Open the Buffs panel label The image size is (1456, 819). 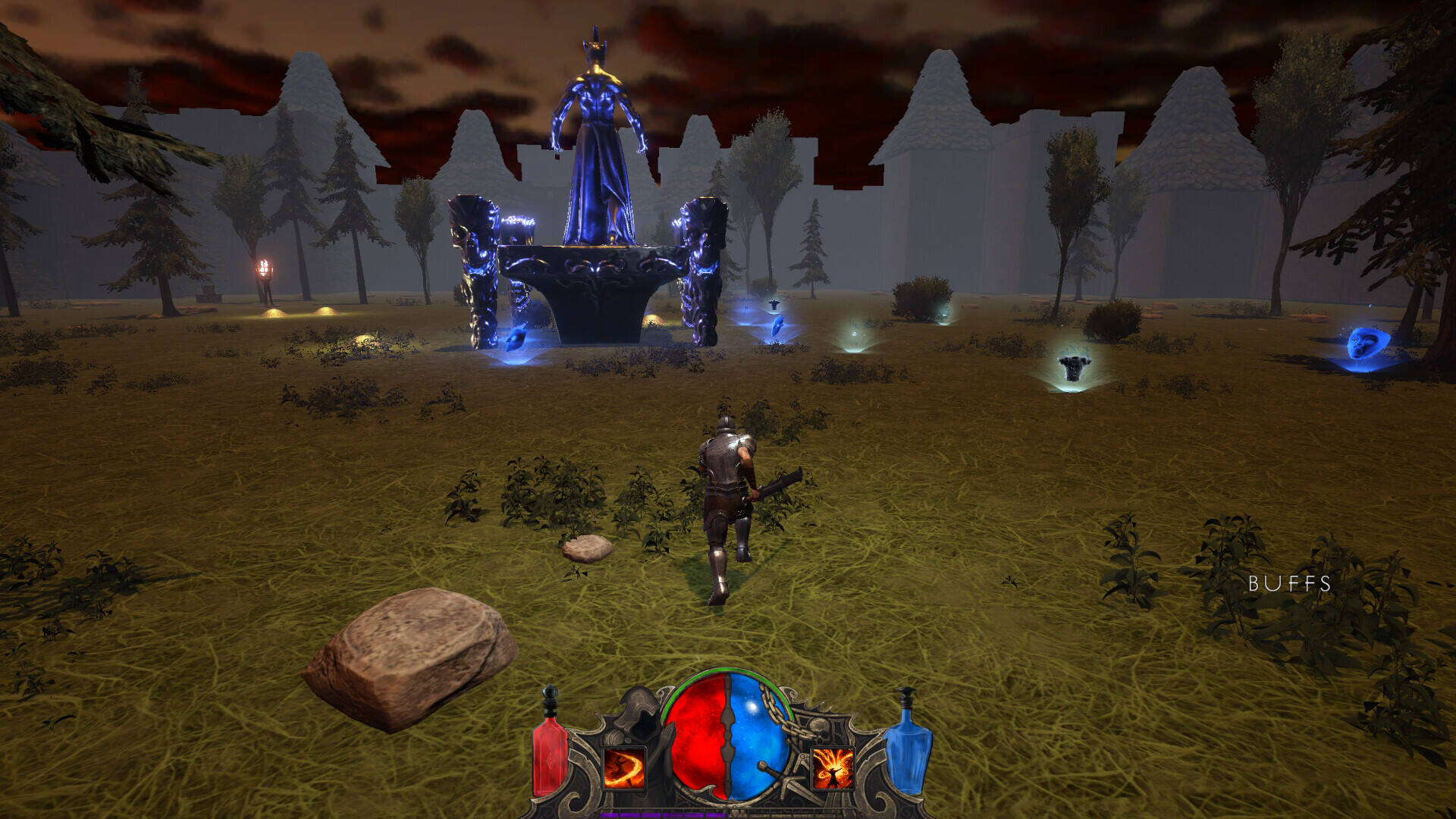[x=1289, y=583]
